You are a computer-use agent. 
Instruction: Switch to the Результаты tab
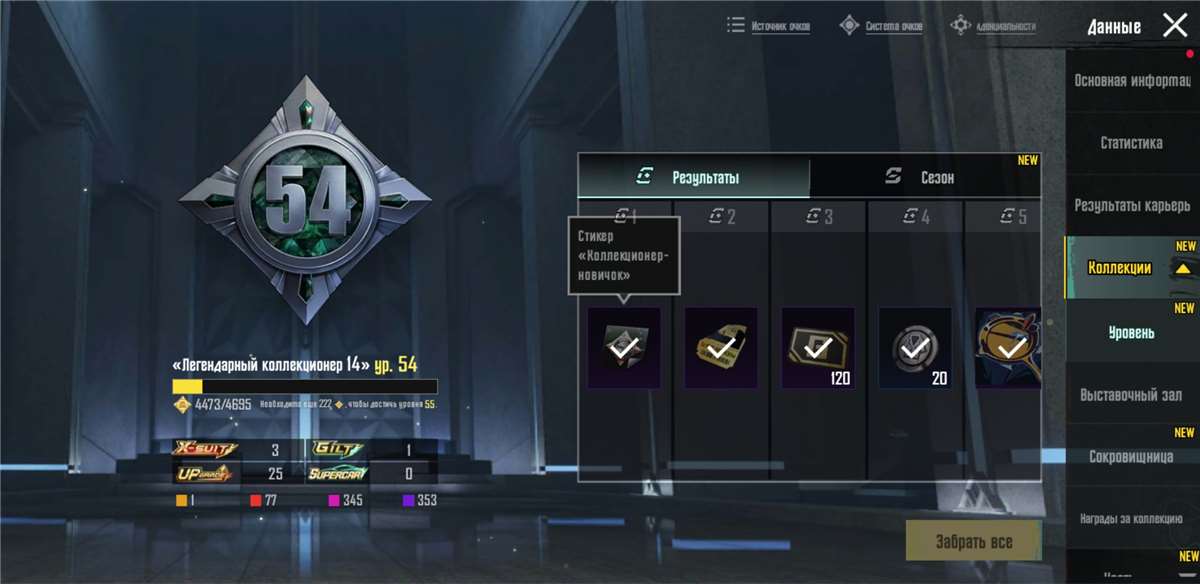pos(694,177)
